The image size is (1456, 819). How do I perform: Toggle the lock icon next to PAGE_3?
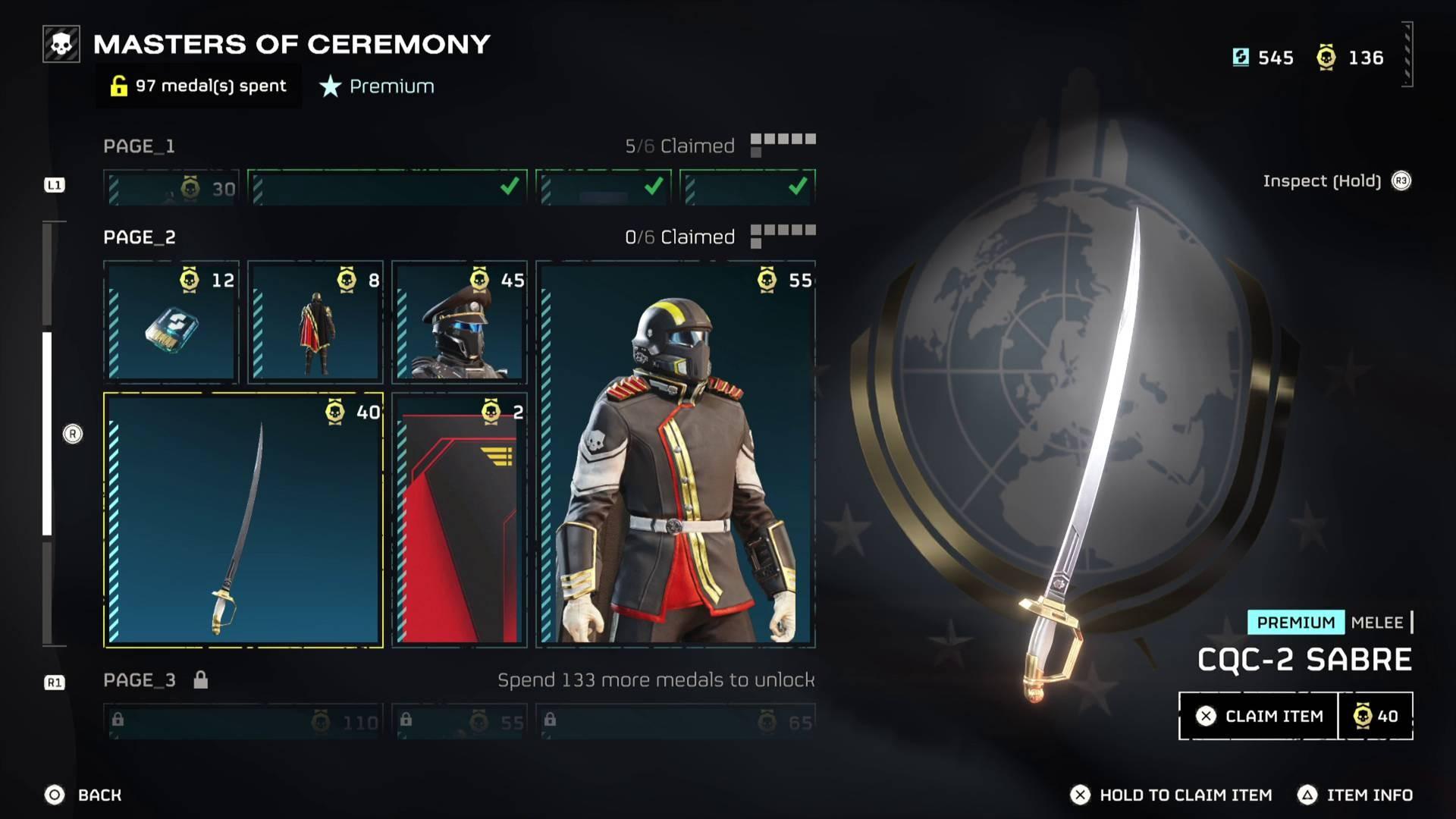pos(200,680)
